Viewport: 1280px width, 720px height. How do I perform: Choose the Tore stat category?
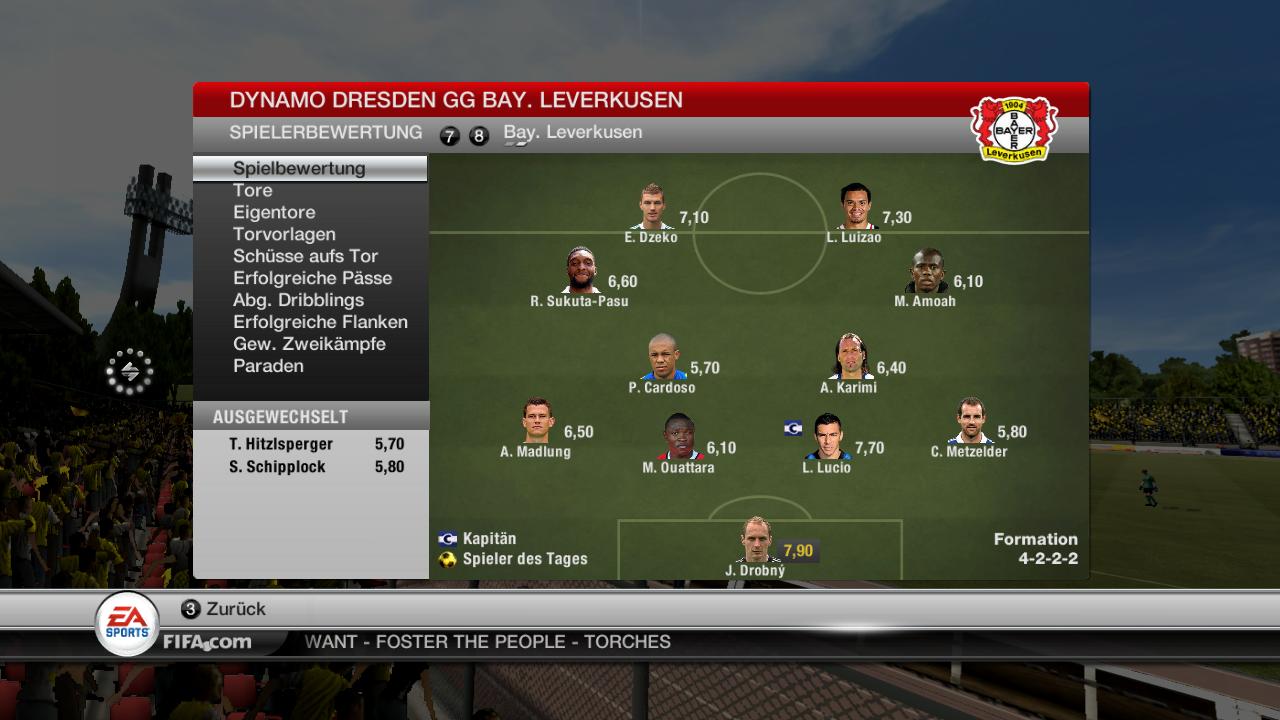pyautogui.click(x=253, y=190)
